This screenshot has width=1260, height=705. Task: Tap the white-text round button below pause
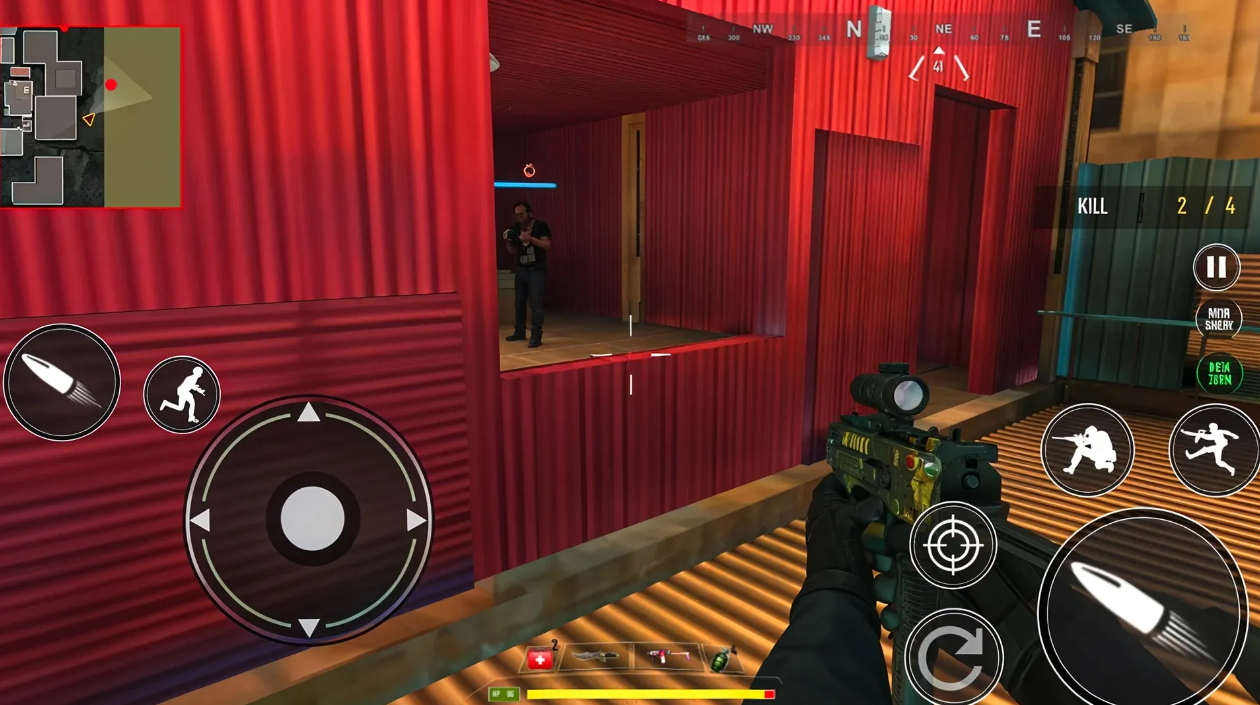coord(1218,319)
